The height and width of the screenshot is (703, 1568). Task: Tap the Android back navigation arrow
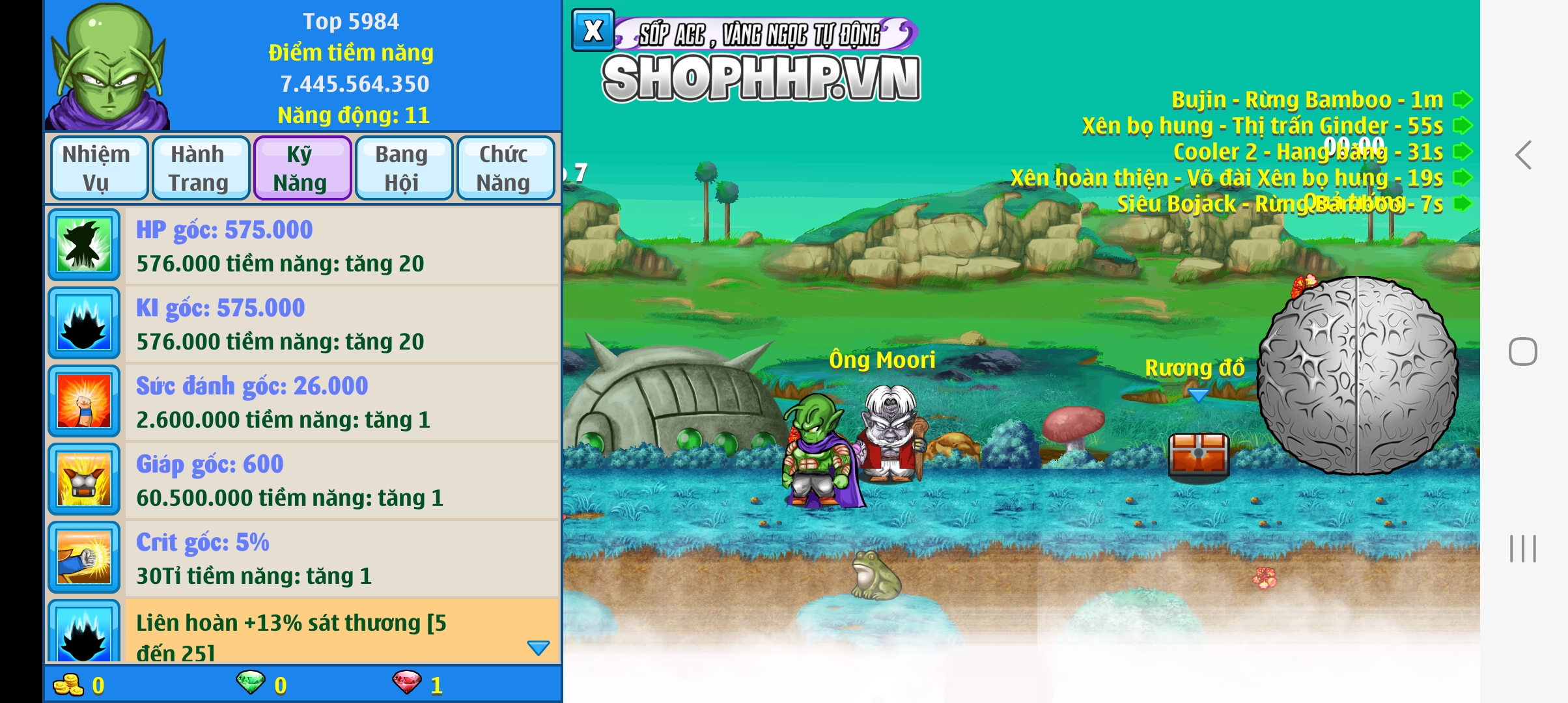click(x=1523, y=156)
